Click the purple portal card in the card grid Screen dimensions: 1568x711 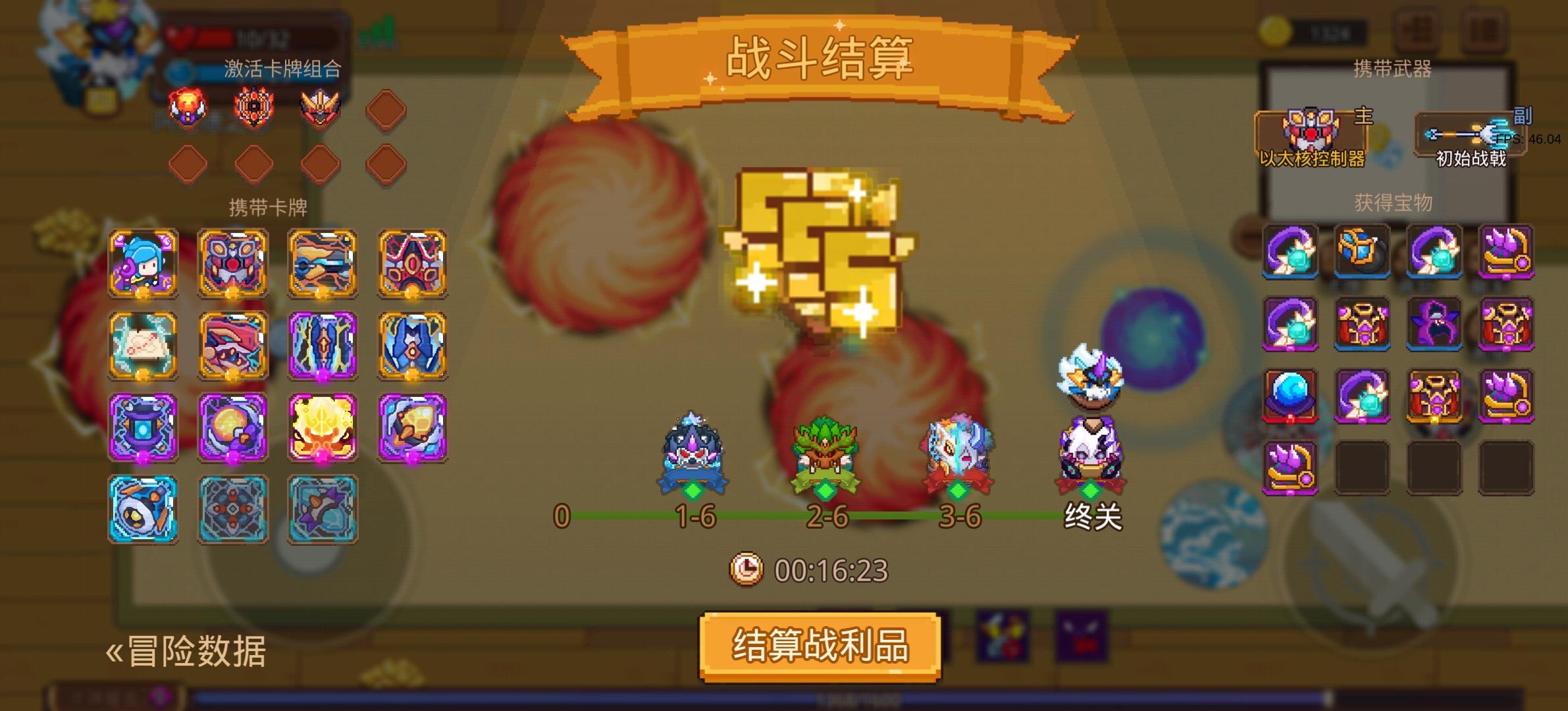click(x=142, y=429)
